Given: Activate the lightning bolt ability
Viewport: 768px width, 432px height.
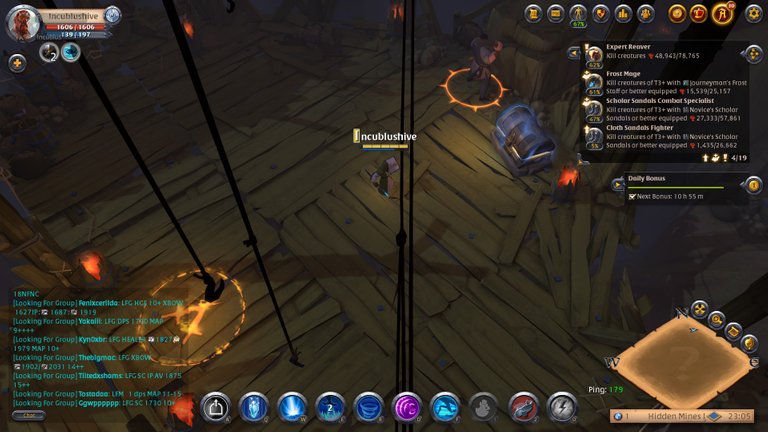Looking at the screenshot, I should click(562, 406).
